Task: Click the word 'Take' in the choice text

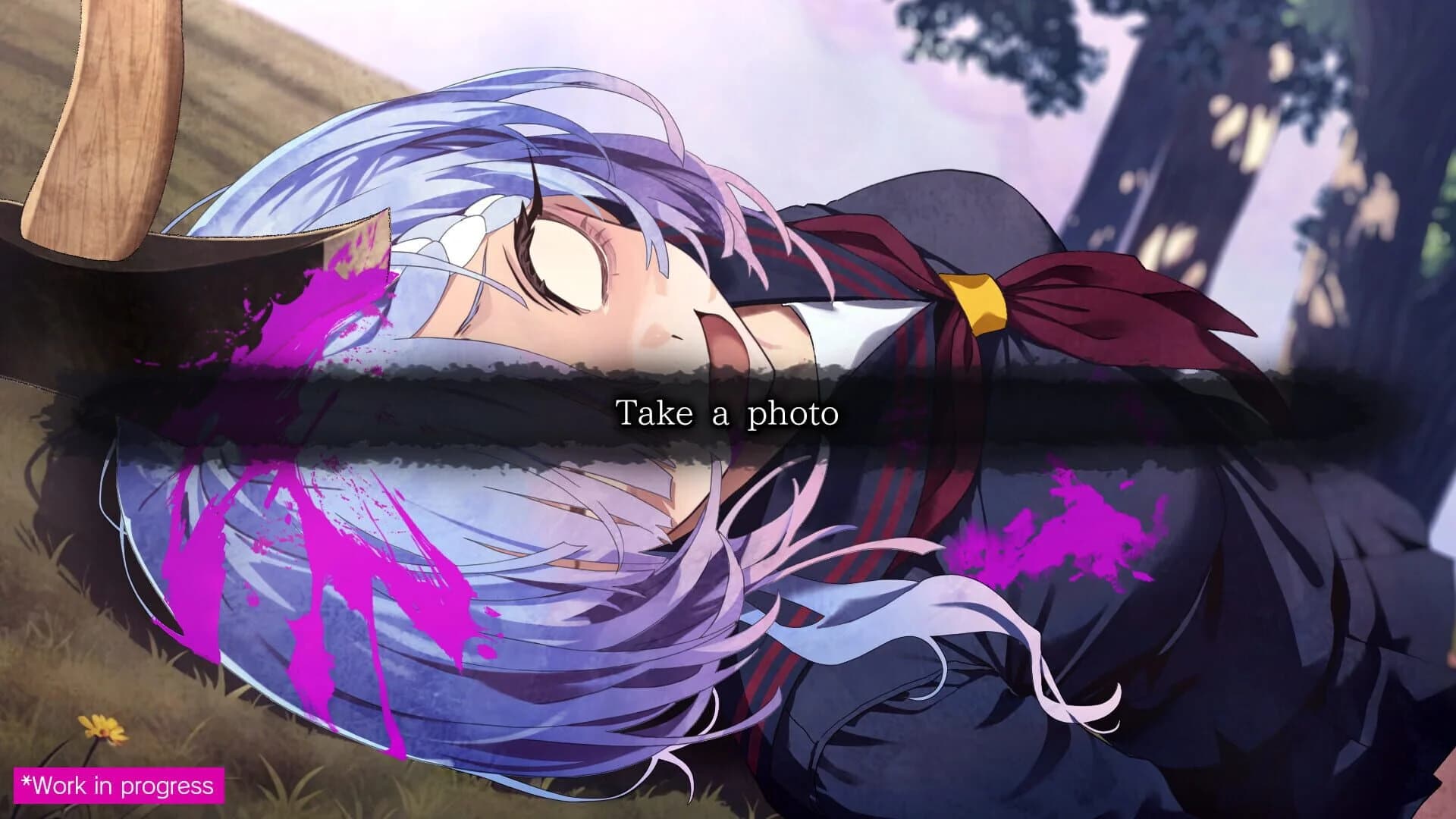Action: [x=653, y=413]
